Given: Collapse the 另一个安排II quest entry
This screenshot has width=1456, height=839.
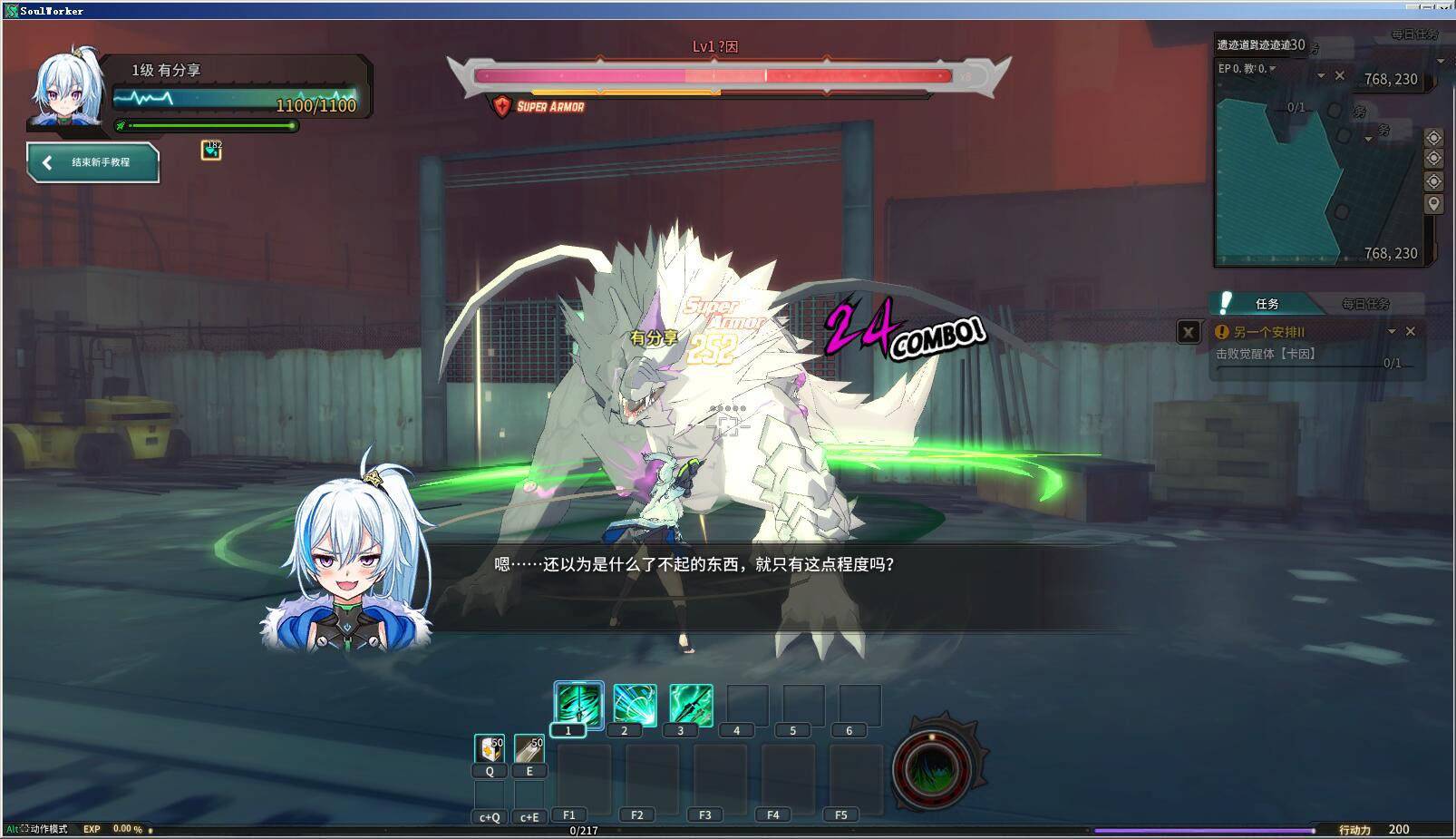Looking at the screenshot, I should [1393, 331].
